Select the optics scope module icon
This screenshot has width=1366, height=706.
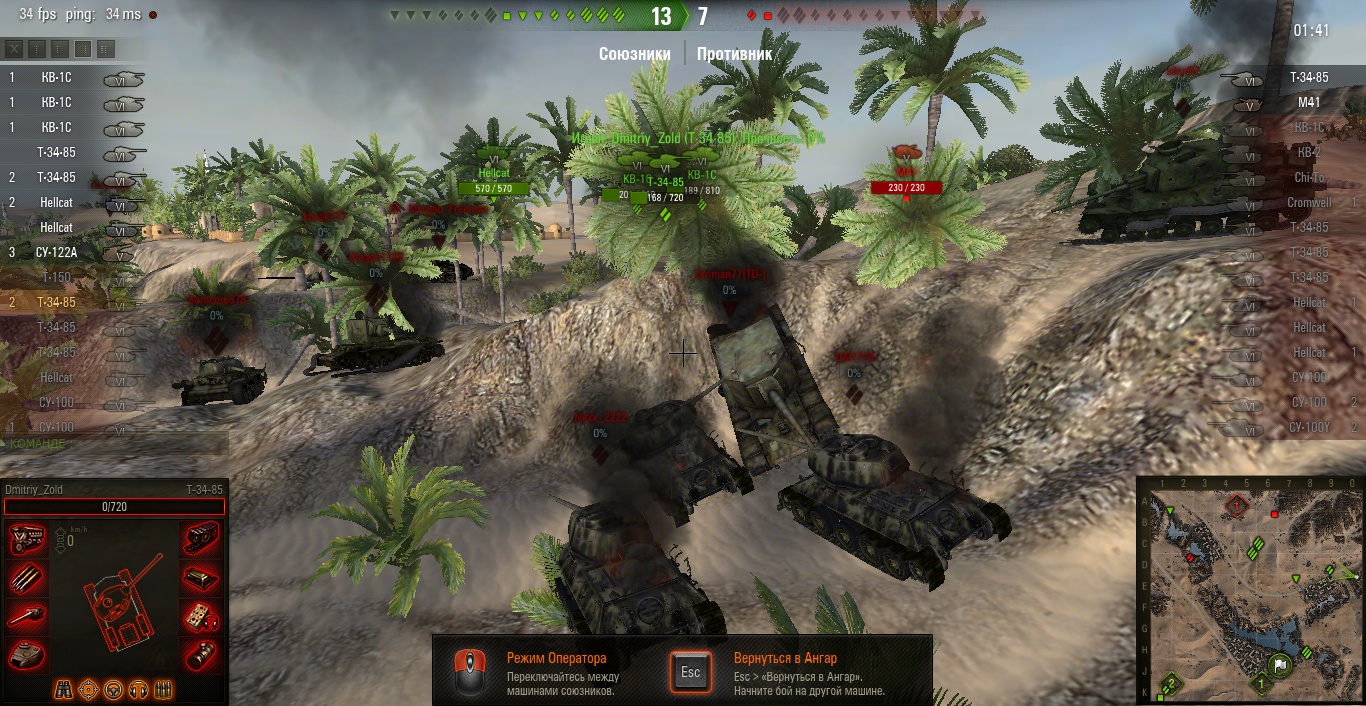pyautogui.click(x=198, y=654)
